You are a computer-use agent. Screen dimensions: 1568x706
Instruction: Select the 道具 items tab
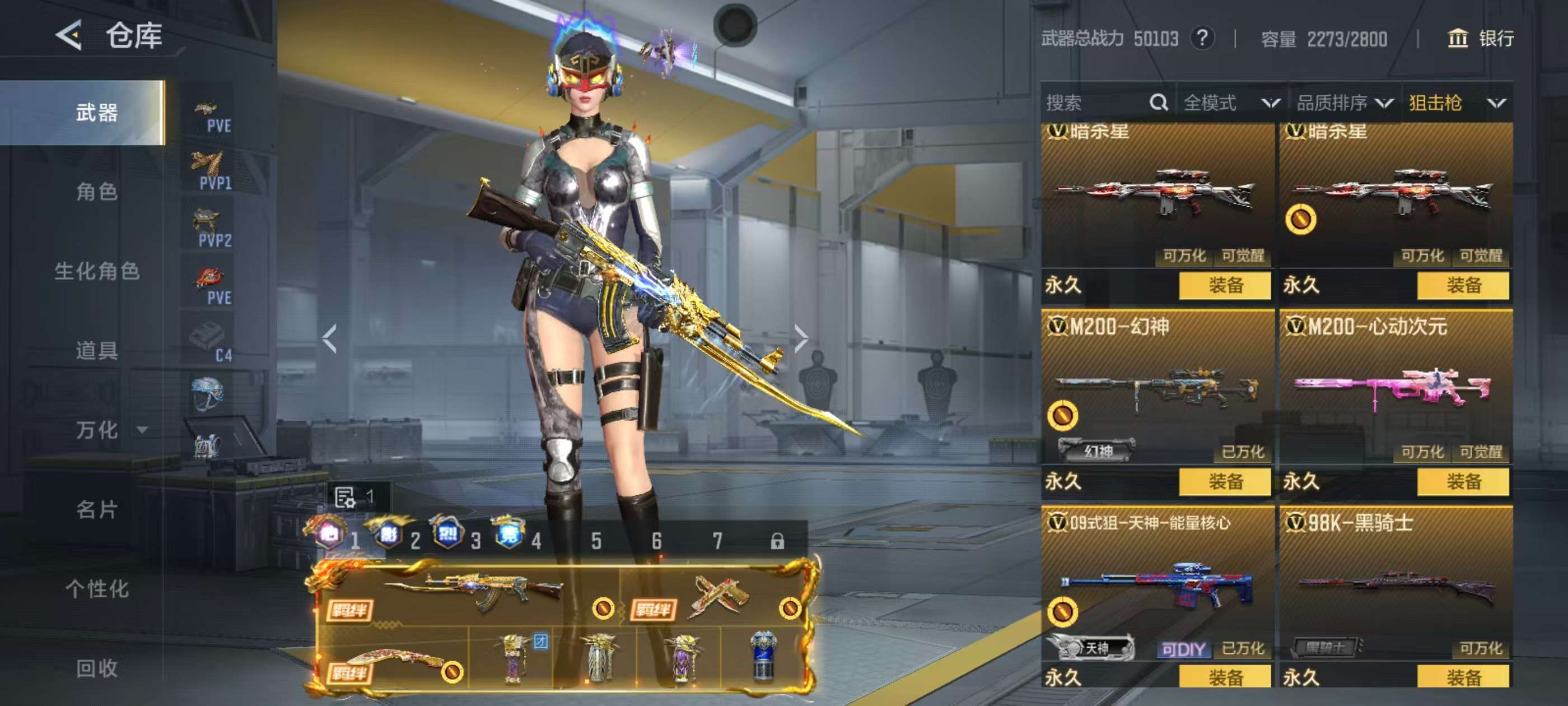point(97,350)
